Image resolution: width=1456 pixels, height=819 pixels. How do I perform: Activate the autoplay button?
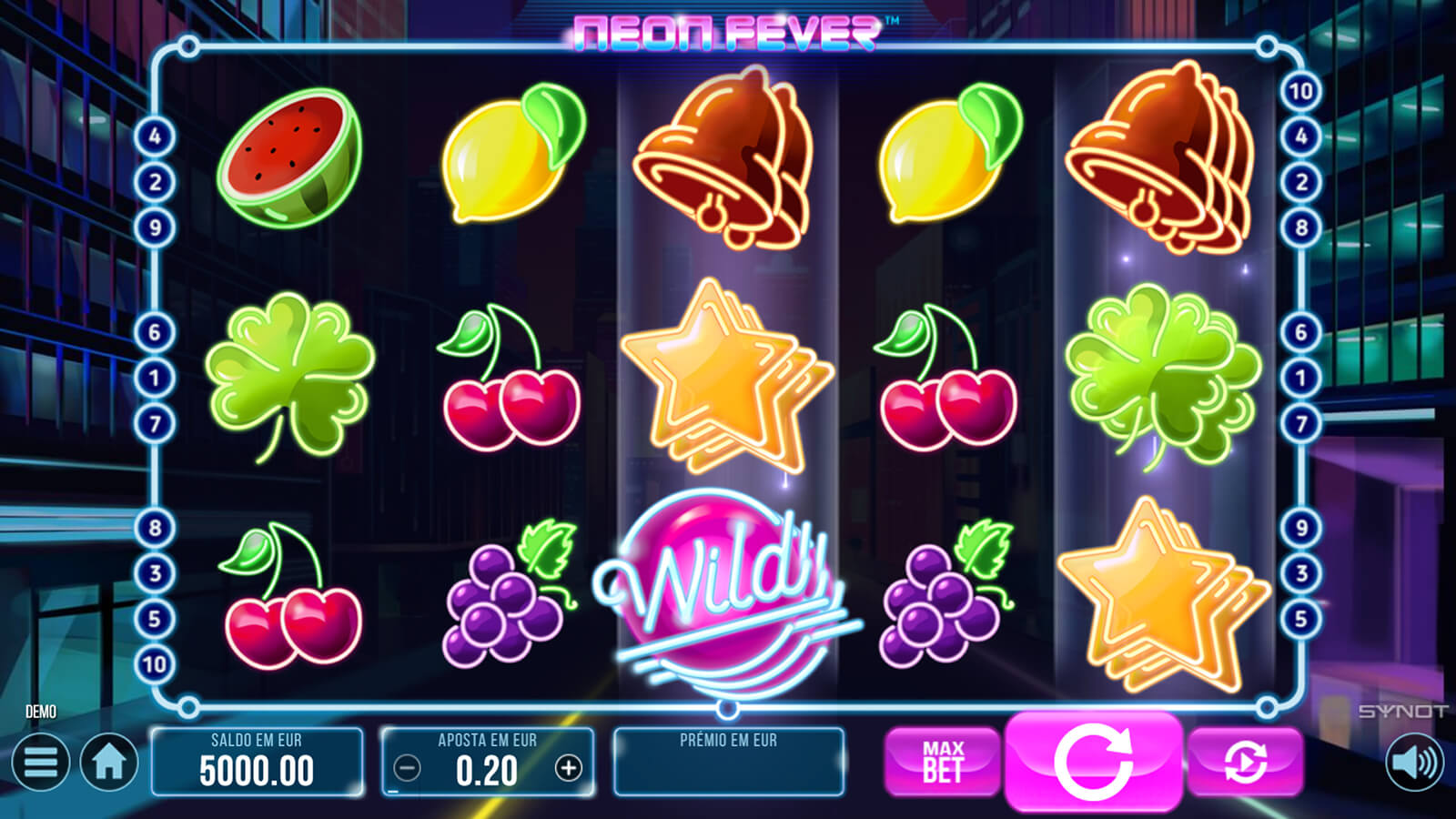pos(1244,762)
